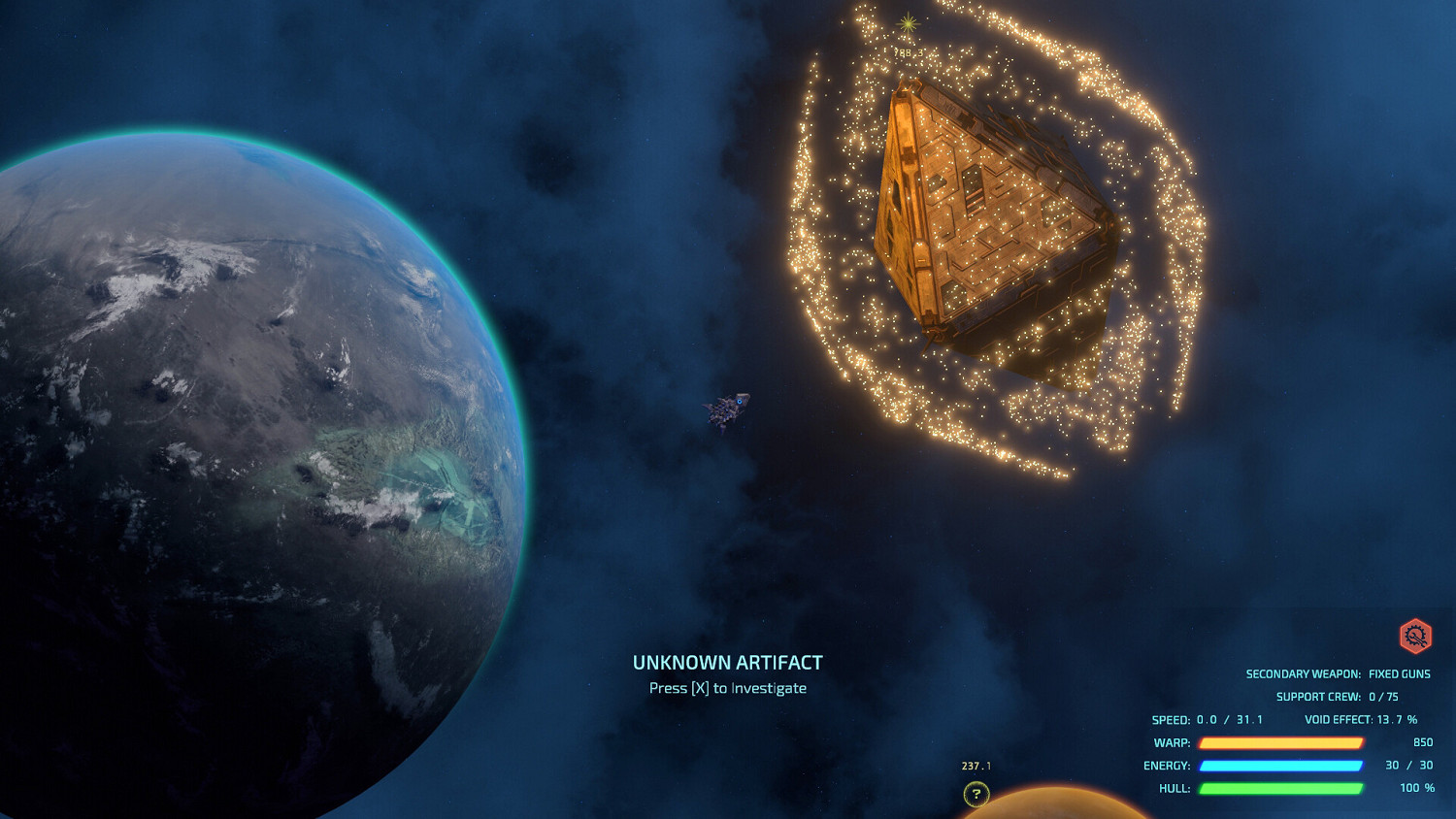Select the VOID EFFECT 13.7% readout
This screenshot has width=1456, height=819.
[1363, 719]
